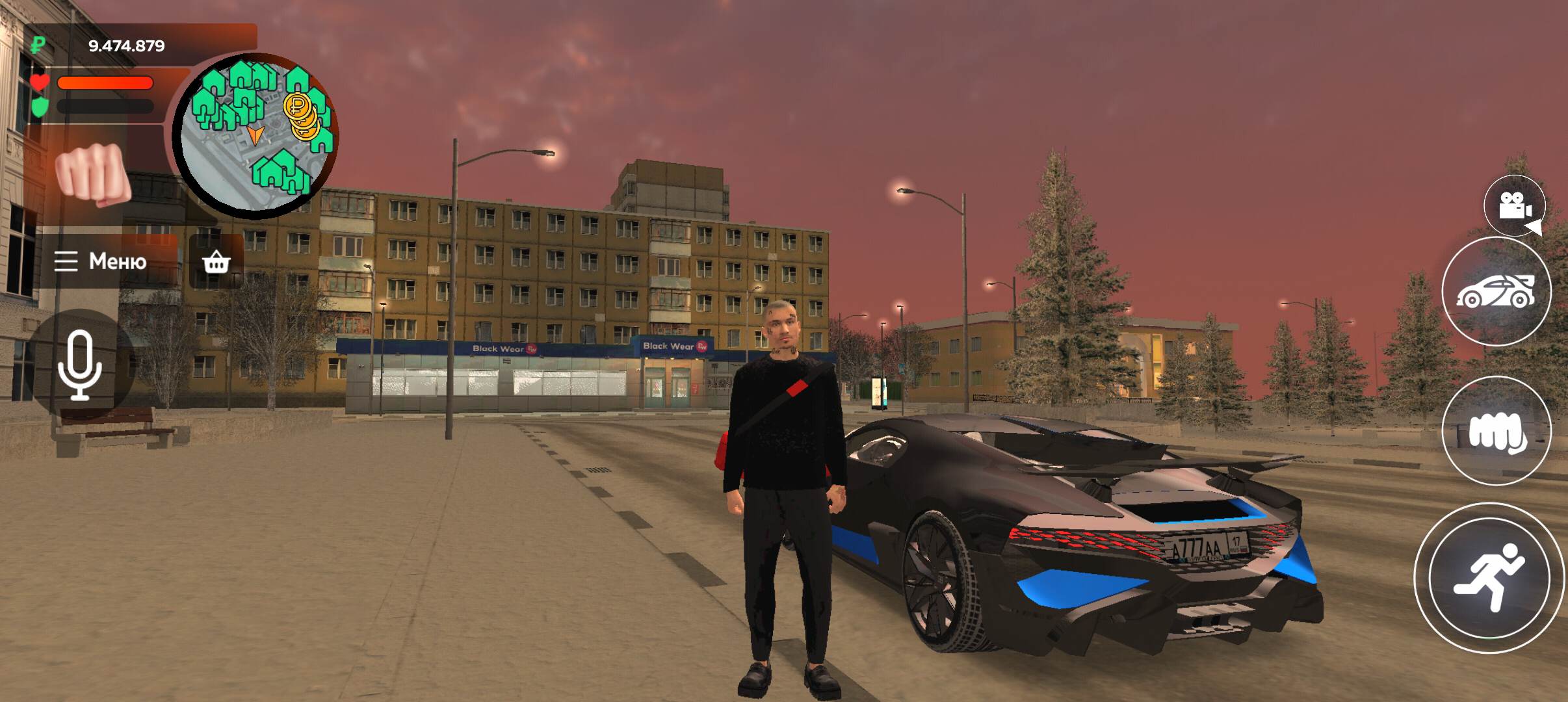Screen dimensions: 1568x702
Task: Tap the hamburger lines on the Меню button
Action: point(67,262)
